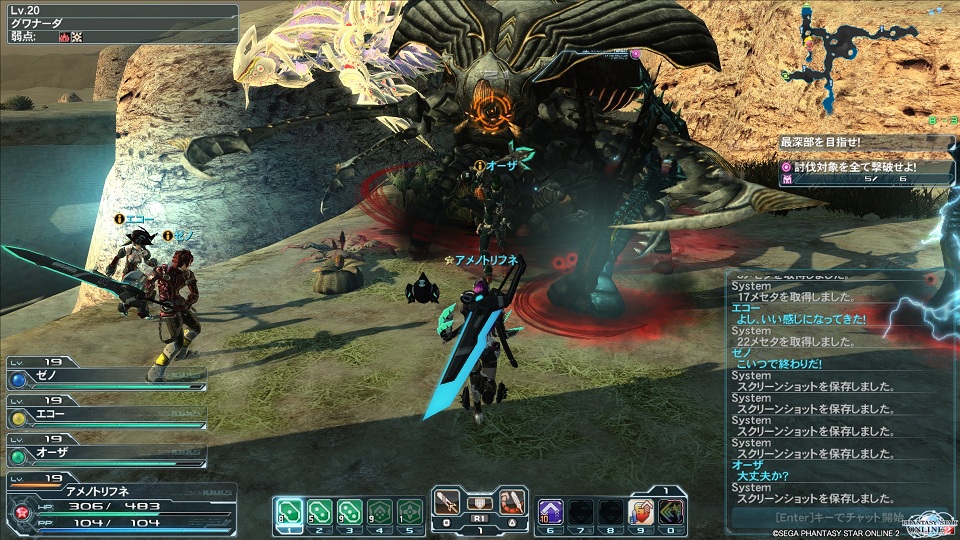Select the green item in slot 2
The image size is (960, 540).
319,512
